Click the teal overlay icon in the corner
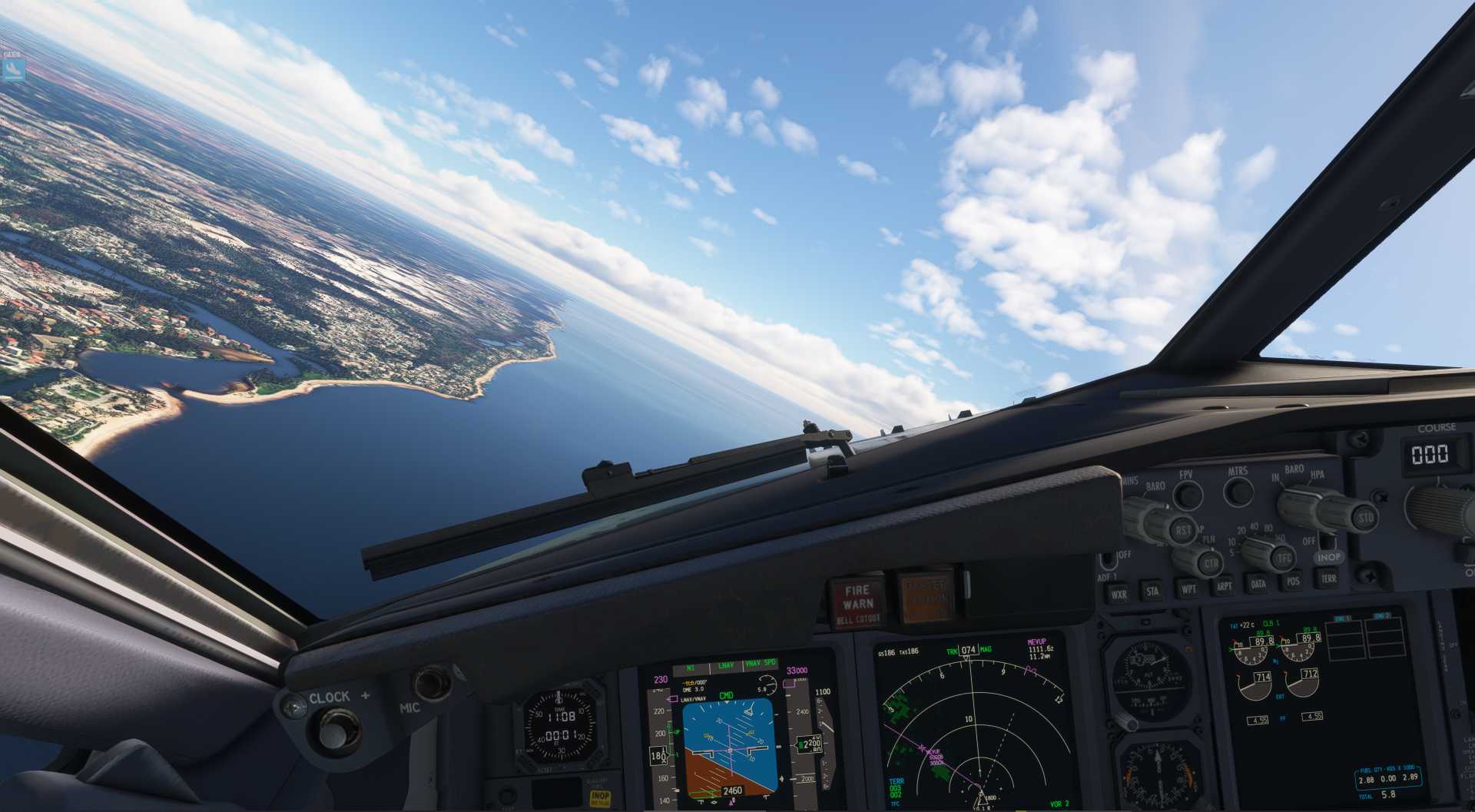The width and height of the screenshot is (1475, 812). pyautogui.click(x=12, y=71)
